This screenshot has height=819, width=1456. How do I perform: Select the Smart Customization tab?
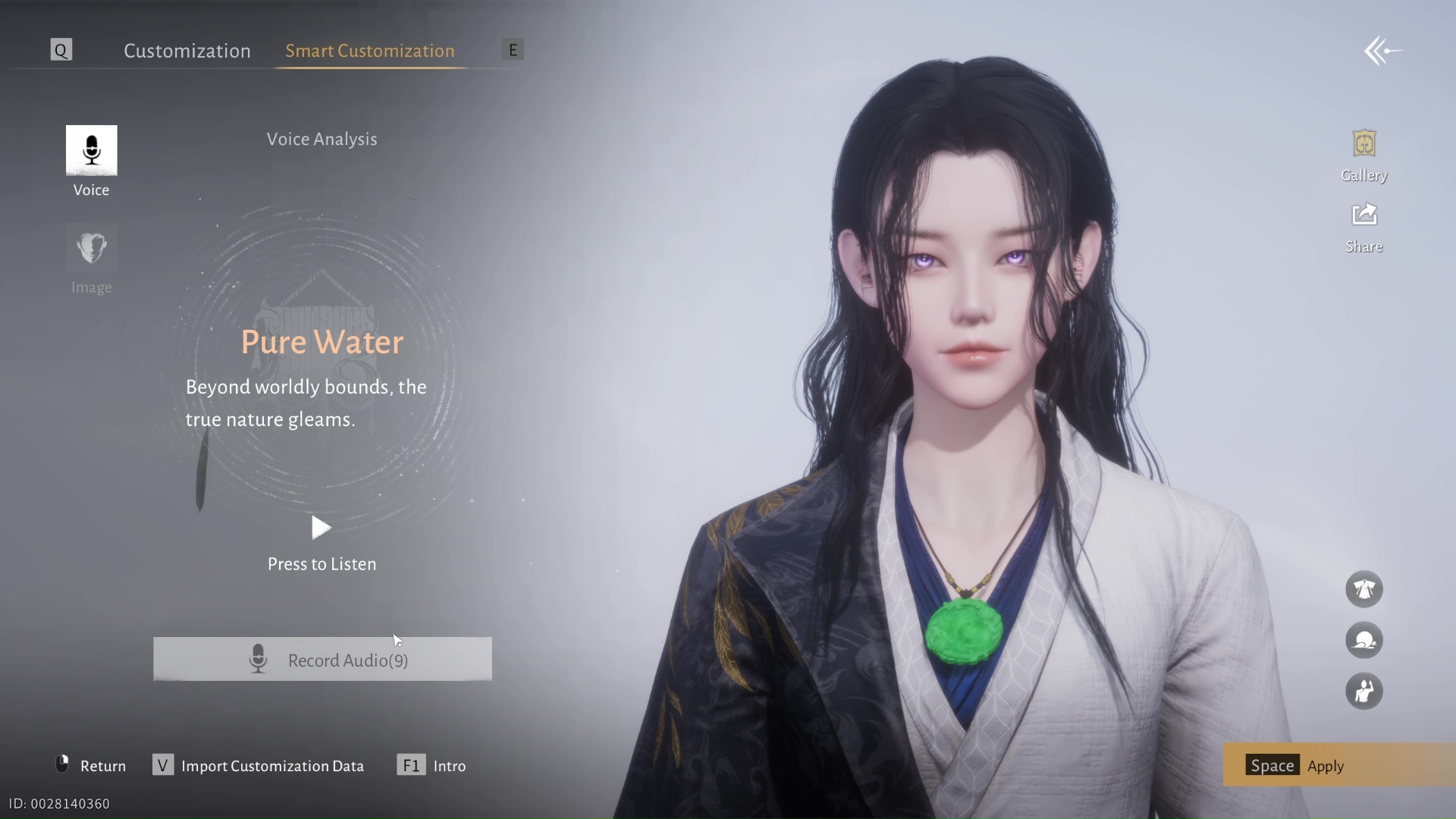click(369, 51)
